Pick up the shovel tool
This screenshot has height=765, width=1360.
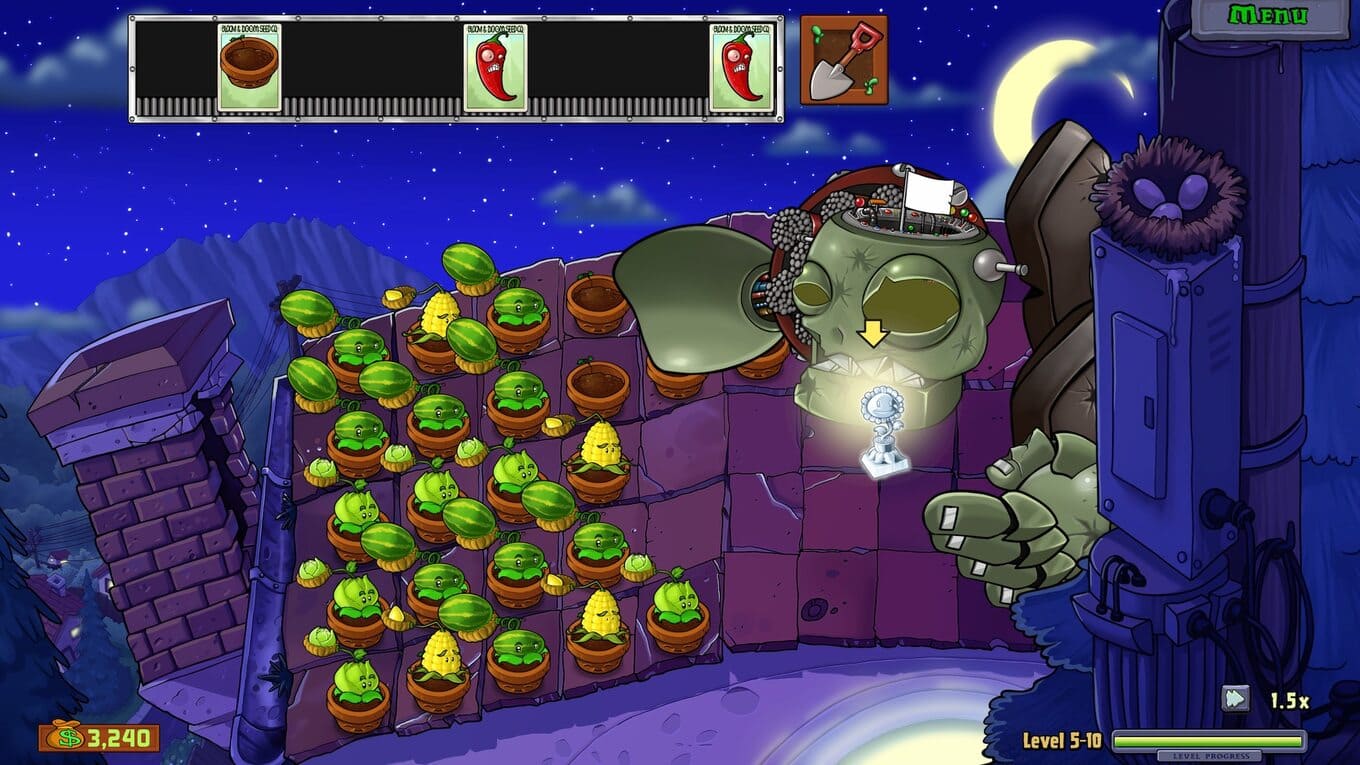coord(843,60)
